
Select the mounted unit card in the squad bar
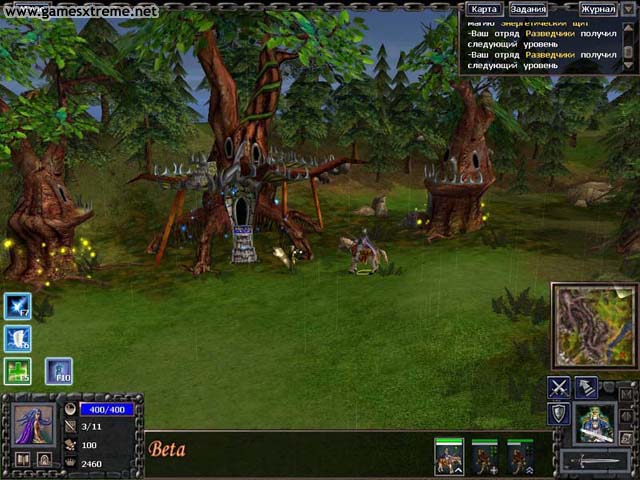click(448, 457)
